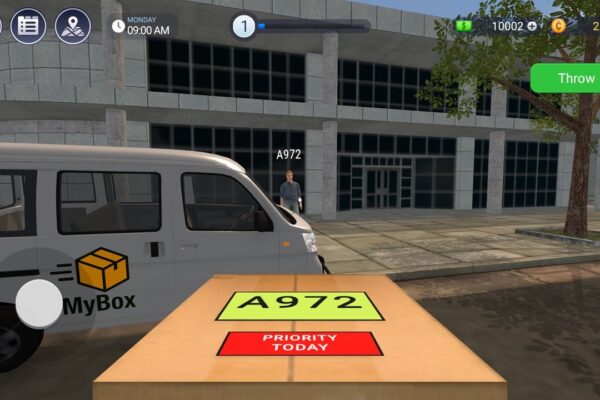Open the delivery list icon
The width and height of the screenshot is (600, 400).
pos(28,25)
